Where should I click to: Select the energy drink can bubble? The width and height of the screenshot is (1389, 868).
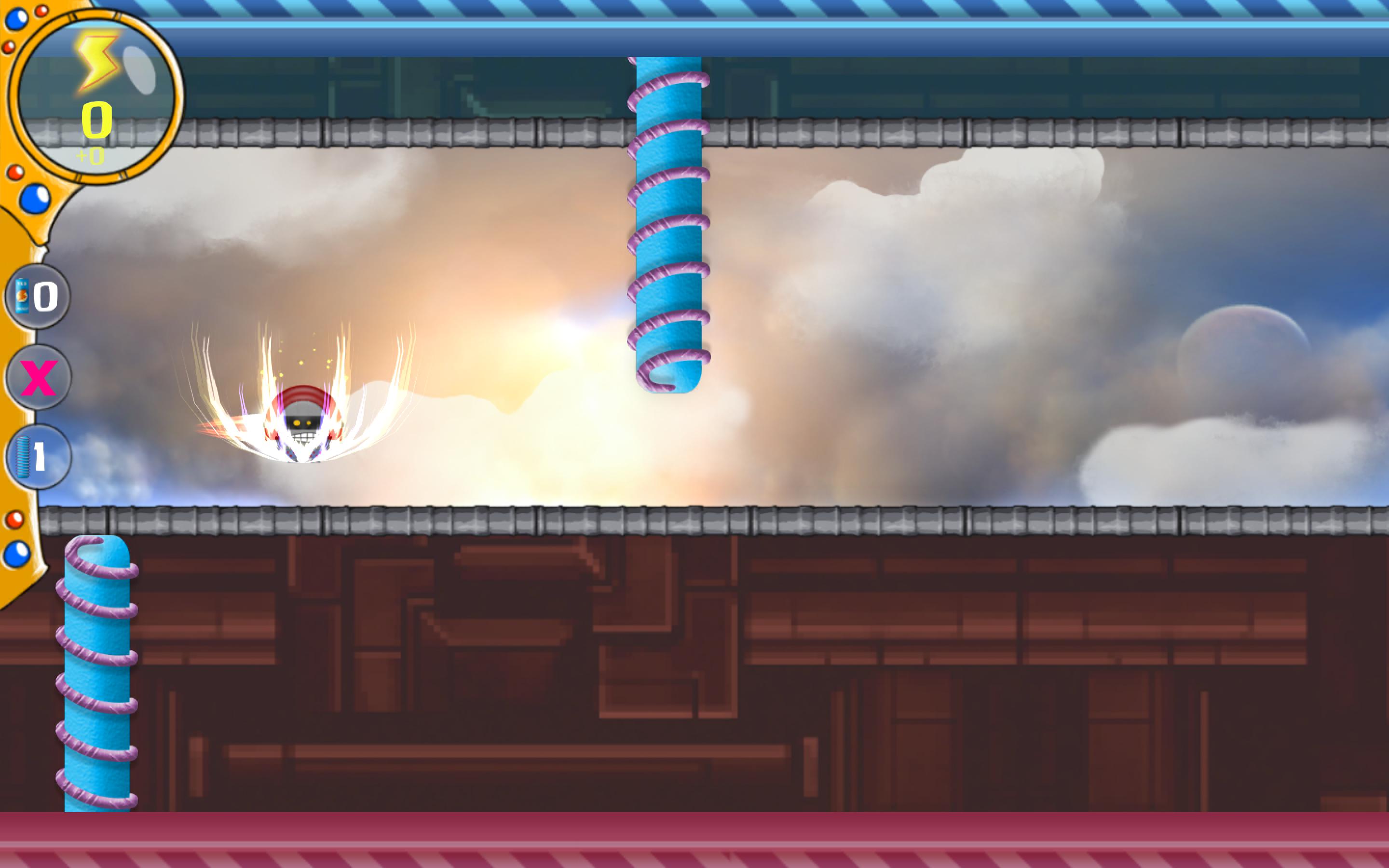(x=37, y=296)
